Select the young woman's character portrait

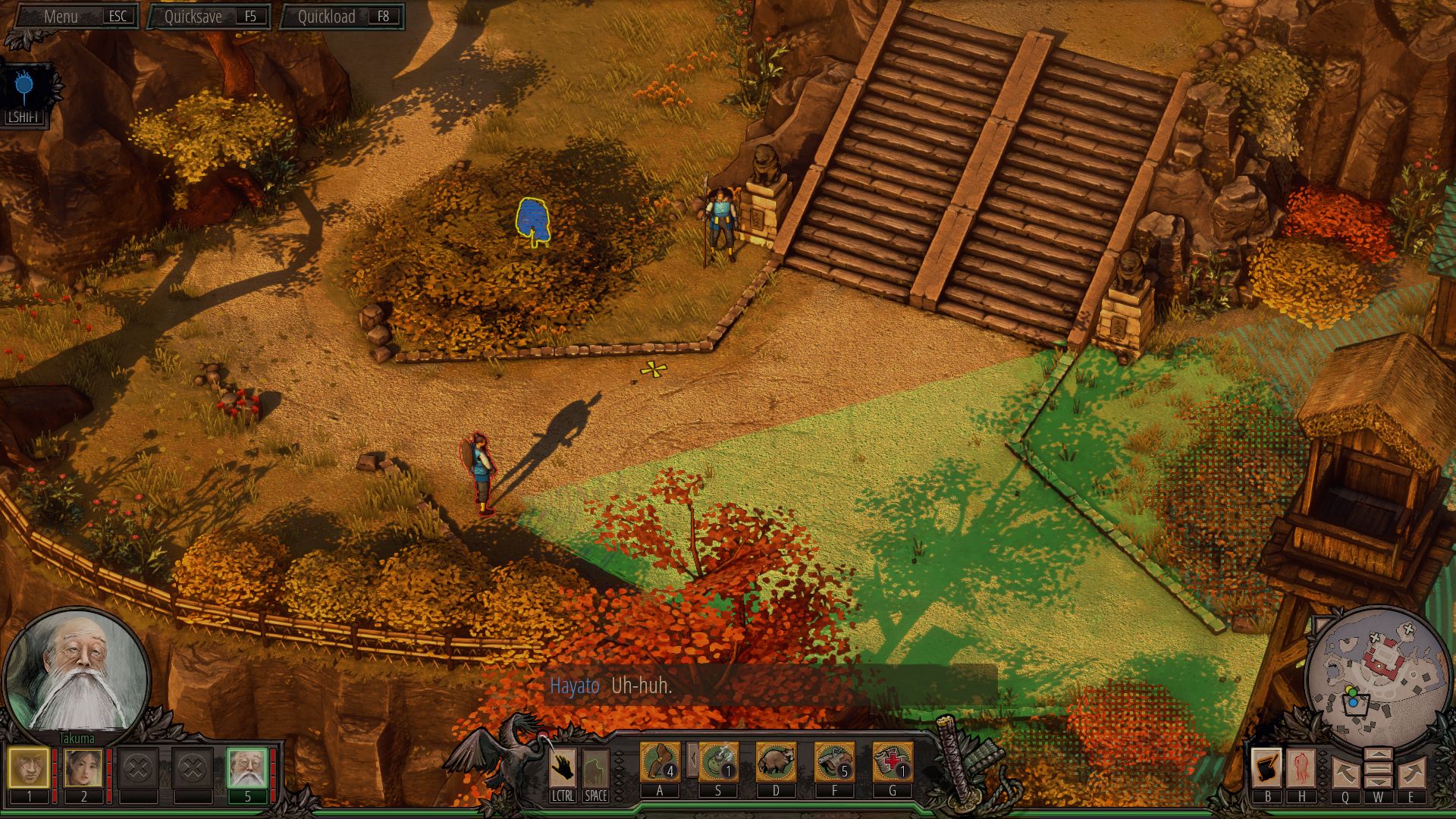click(83, 767)
